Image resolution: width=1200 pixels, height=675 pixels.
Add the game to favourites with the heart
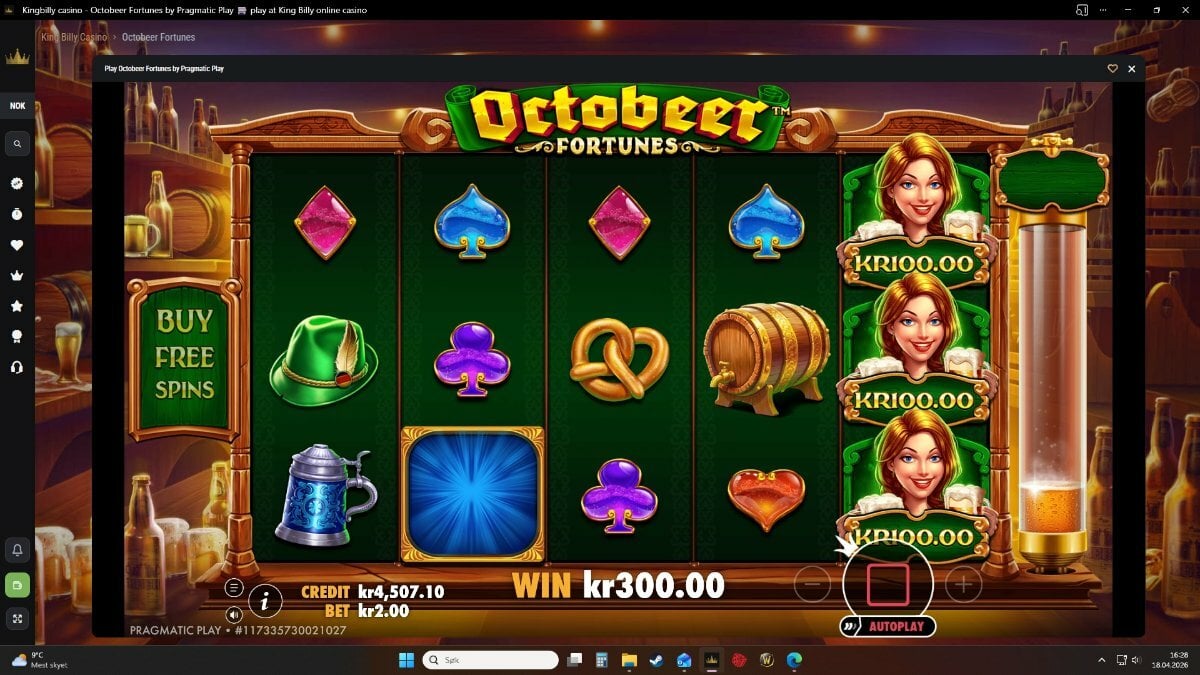(x=1112, y=69)
